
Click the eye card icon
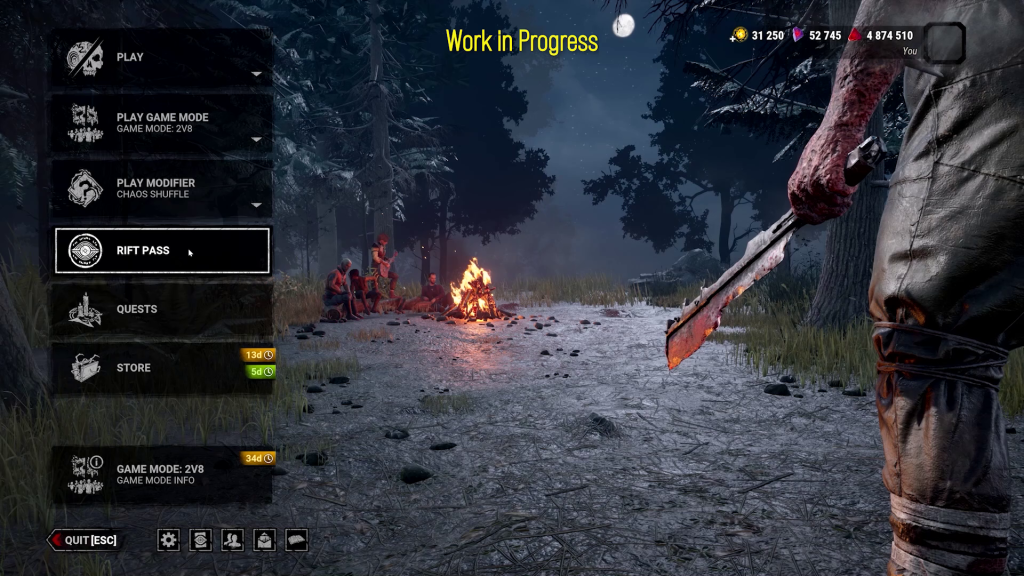[201, 540]
